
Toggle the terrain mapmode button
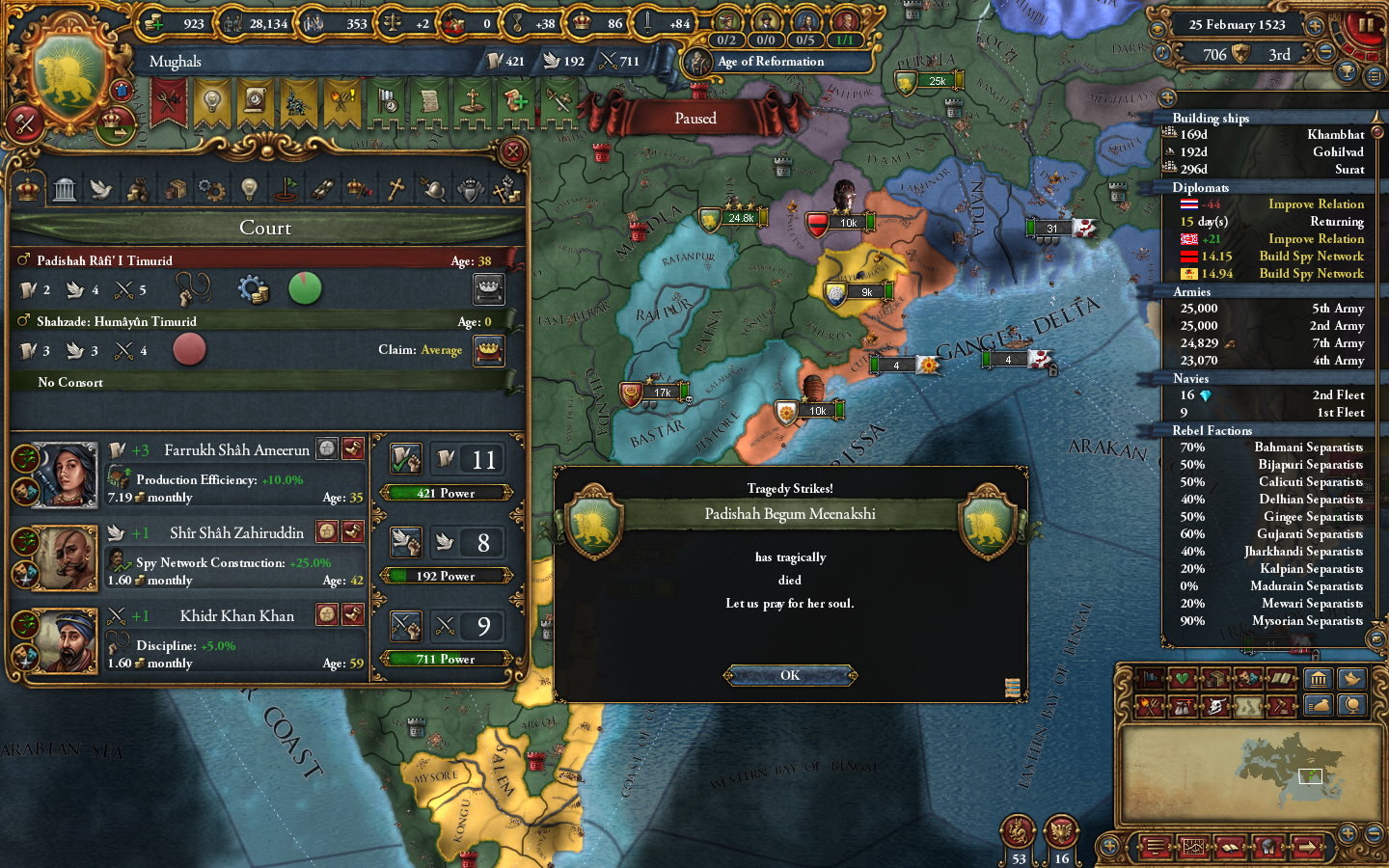pyautogui.click(x=1248, y=706)
